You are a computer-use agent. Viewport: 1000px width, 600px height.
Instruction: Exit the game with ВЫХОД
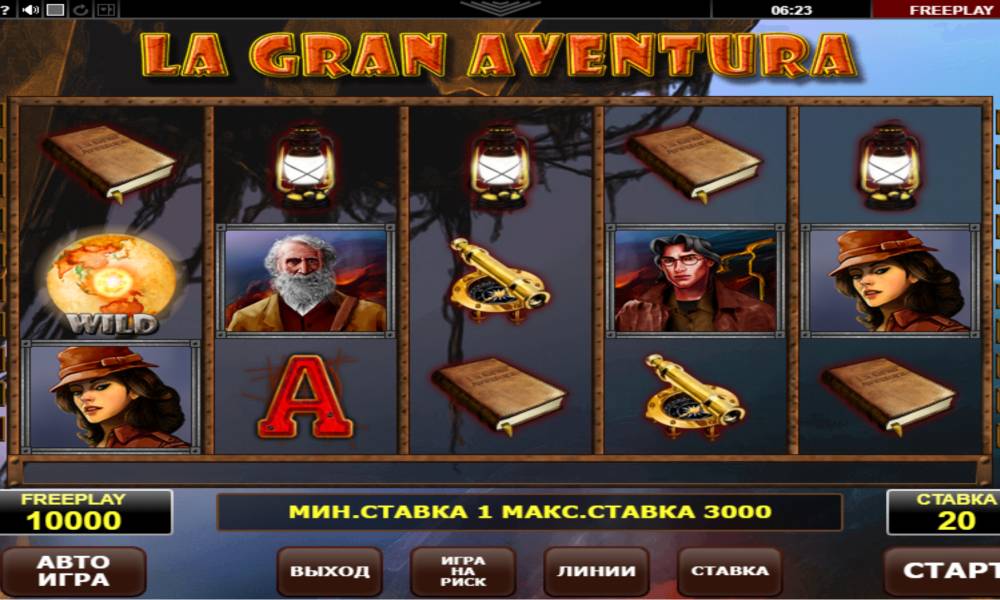point(330,572)
